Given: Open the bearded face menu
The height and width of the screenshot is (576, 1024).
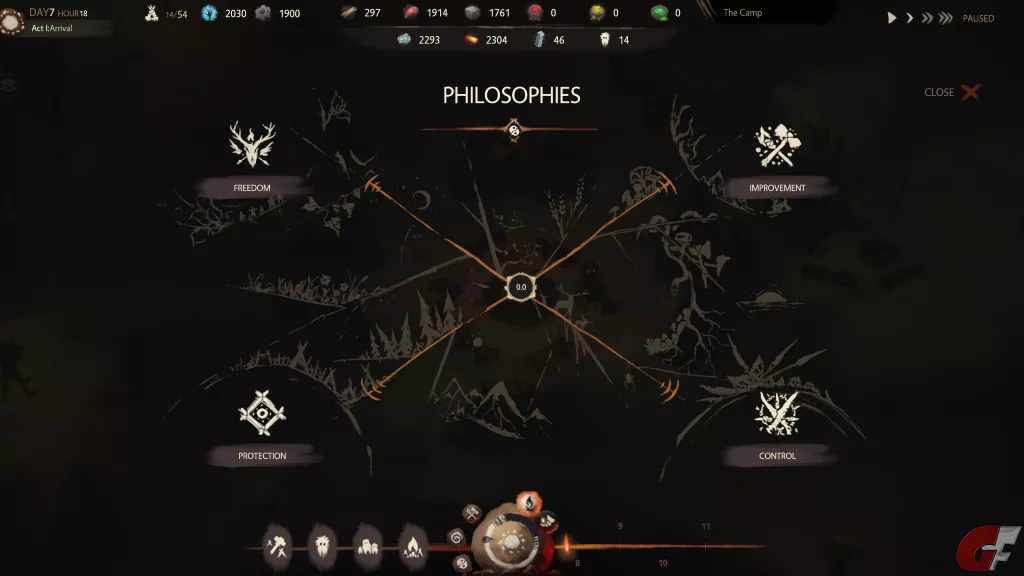Looking at the screenshot, I should (x=323, y=545).
